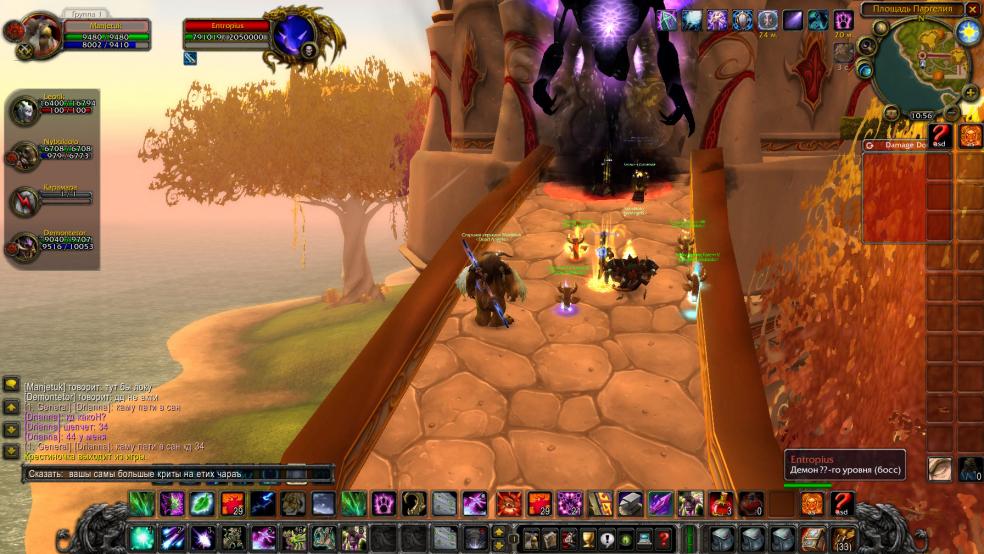Open the minimap tracking magnifier button
This screenshot has width=984, height=554.
[x=867, y=45]
